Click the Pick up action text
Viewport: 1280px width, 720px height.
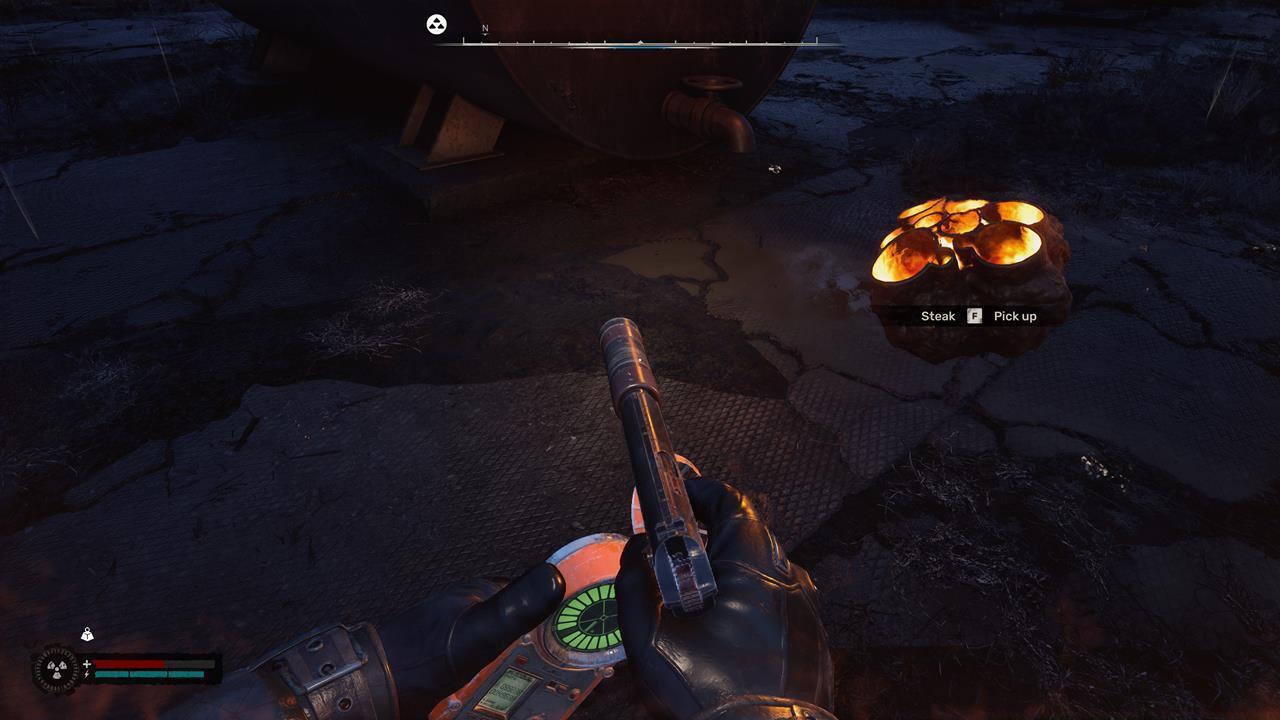tap(1014, 316)
